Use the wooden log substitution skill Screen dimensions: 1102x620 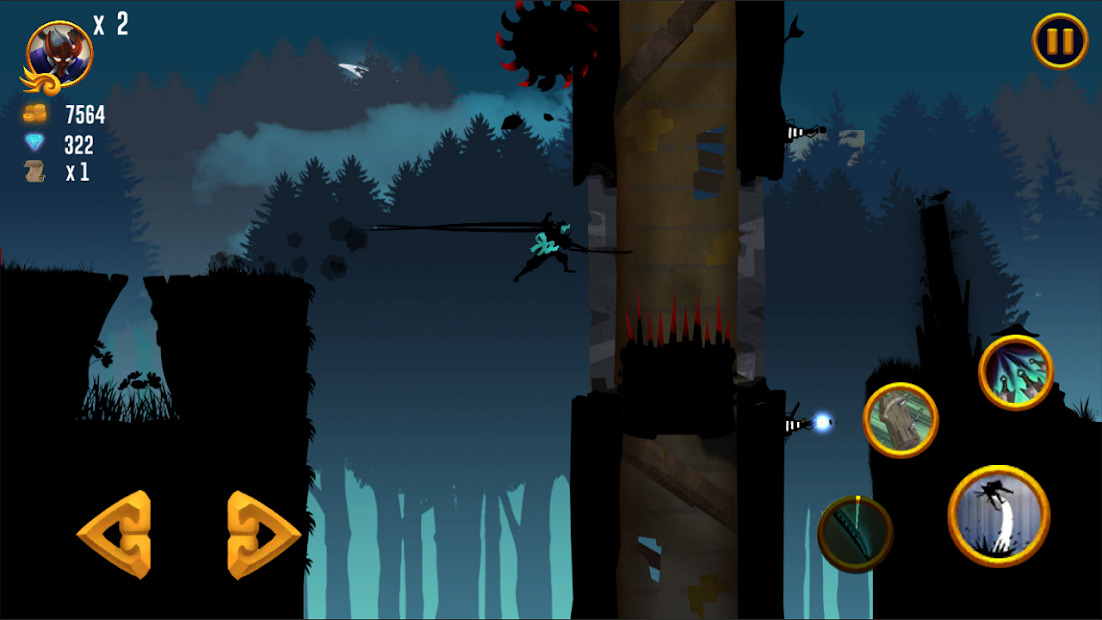(900, 420)
